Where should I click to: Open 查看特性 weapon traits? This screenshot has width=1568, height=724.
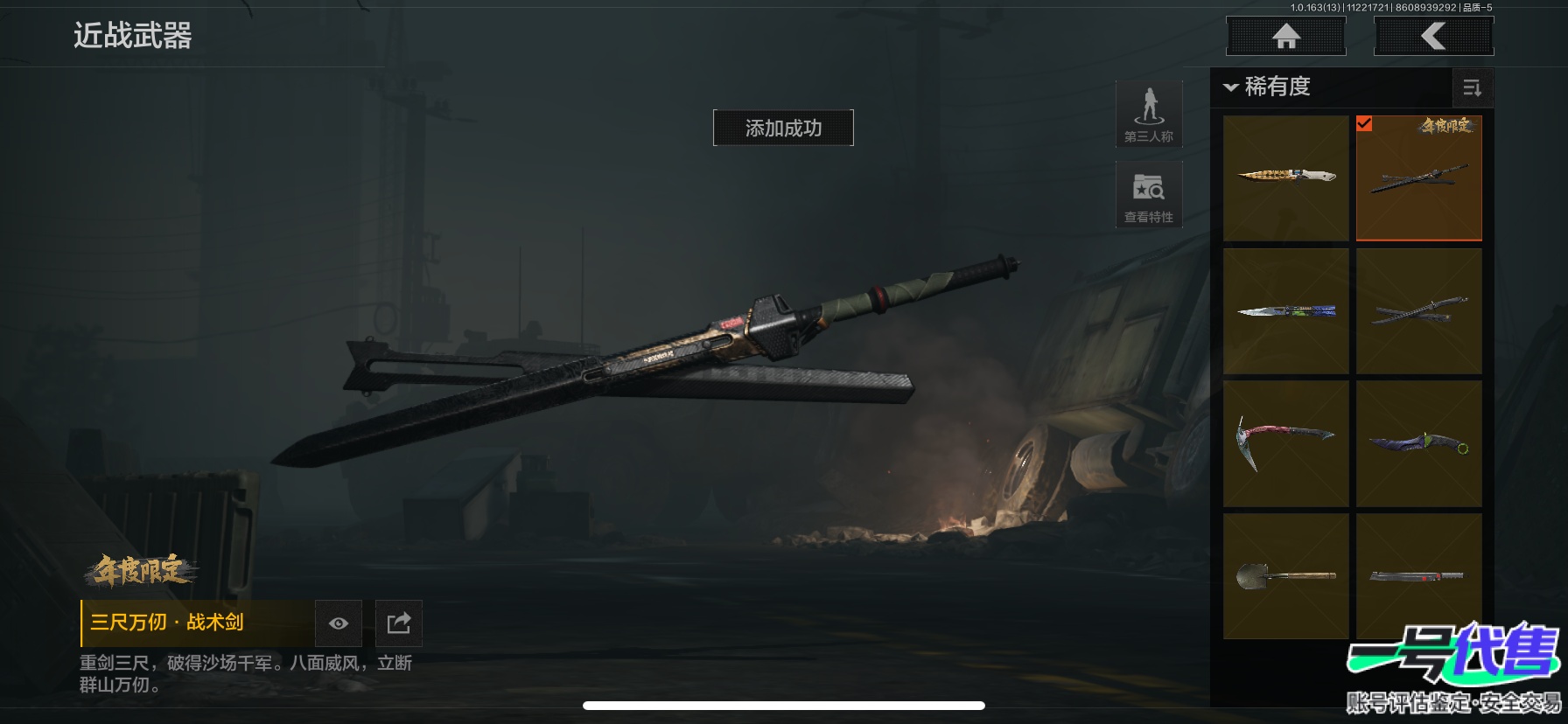[1149, 195]
